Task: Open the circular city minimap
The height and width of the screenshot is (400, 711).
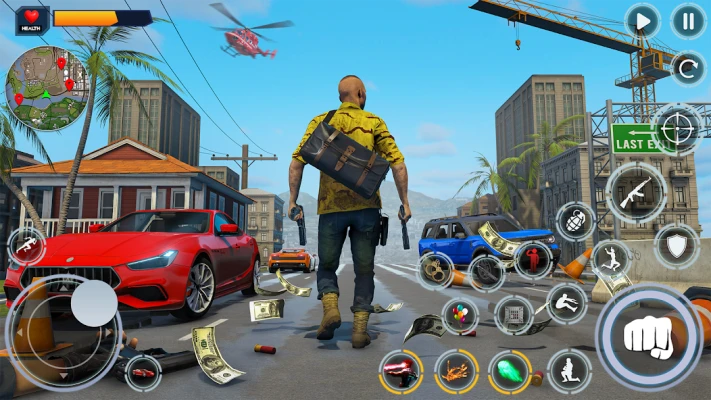Action: (47, 88)
